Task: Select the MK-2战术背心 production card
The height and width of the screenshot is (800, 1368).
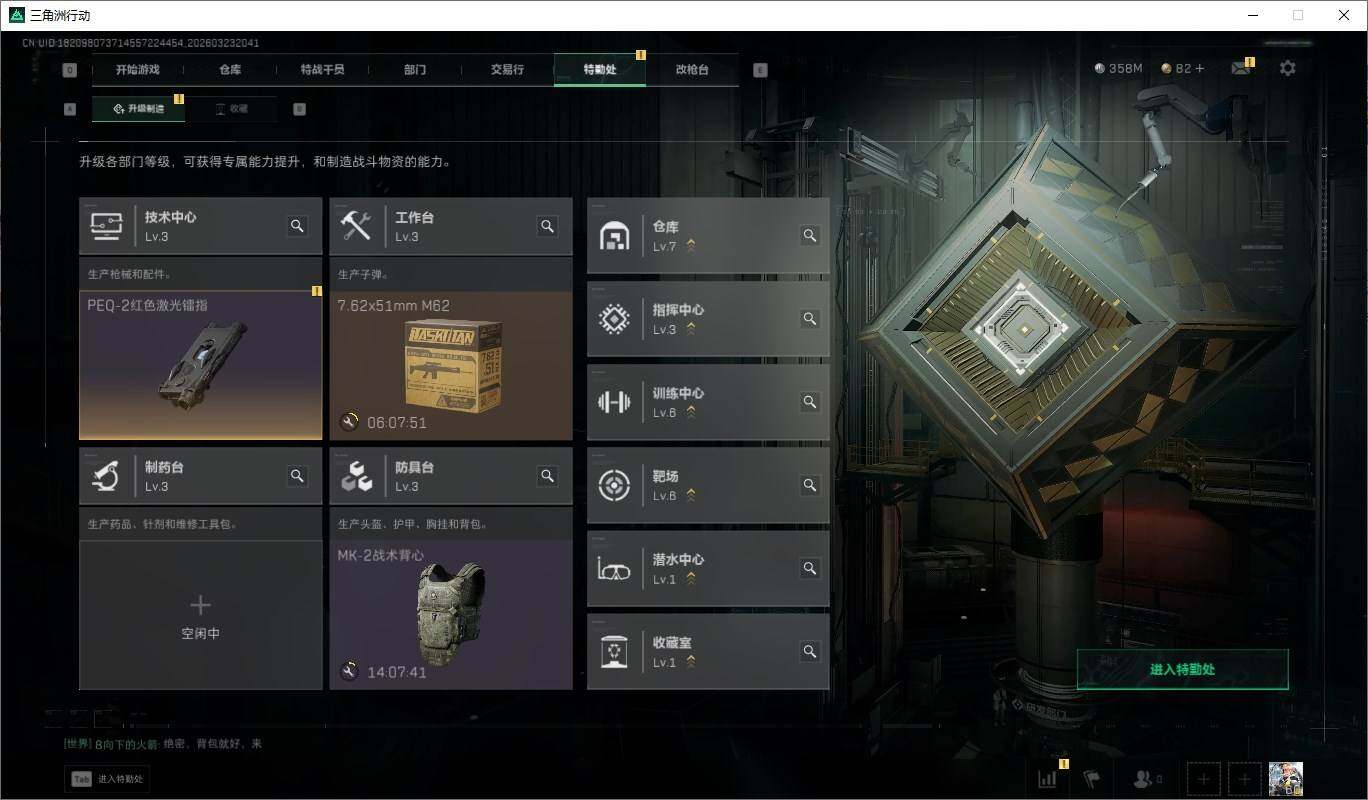Action: pos(451,615)
